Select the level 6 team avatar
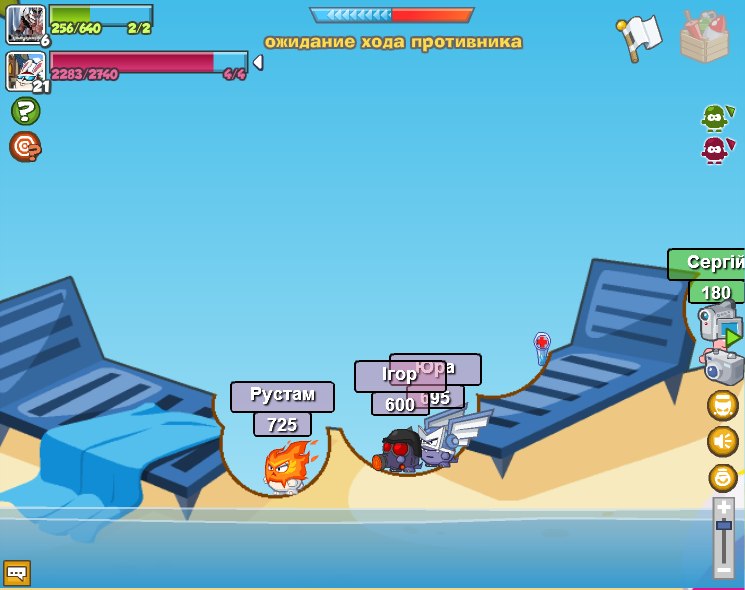The height and width of the screenshot is (590, 745). [26, 24]
